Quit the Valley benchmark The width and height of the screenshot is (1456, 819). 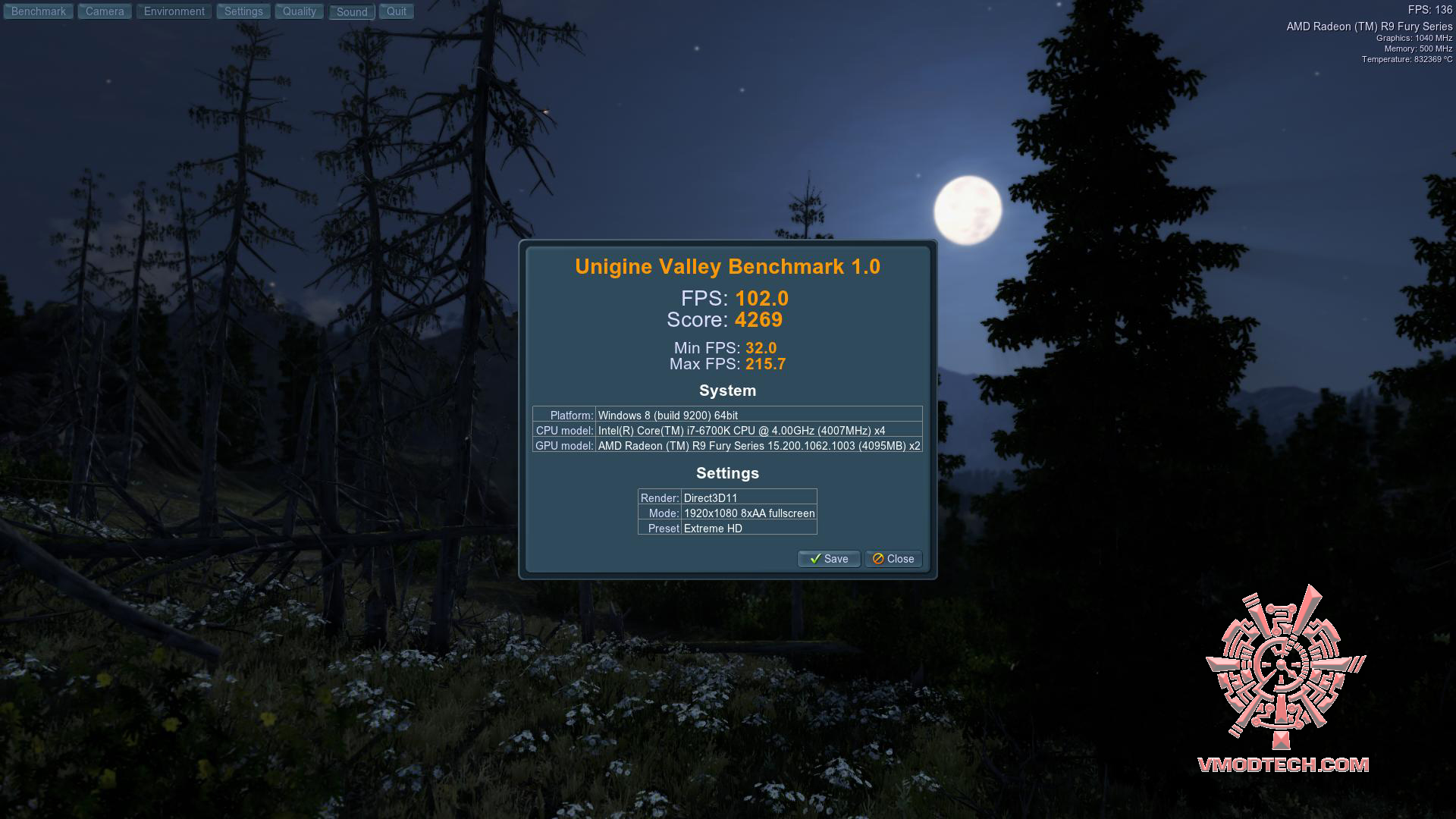(397, 11)
